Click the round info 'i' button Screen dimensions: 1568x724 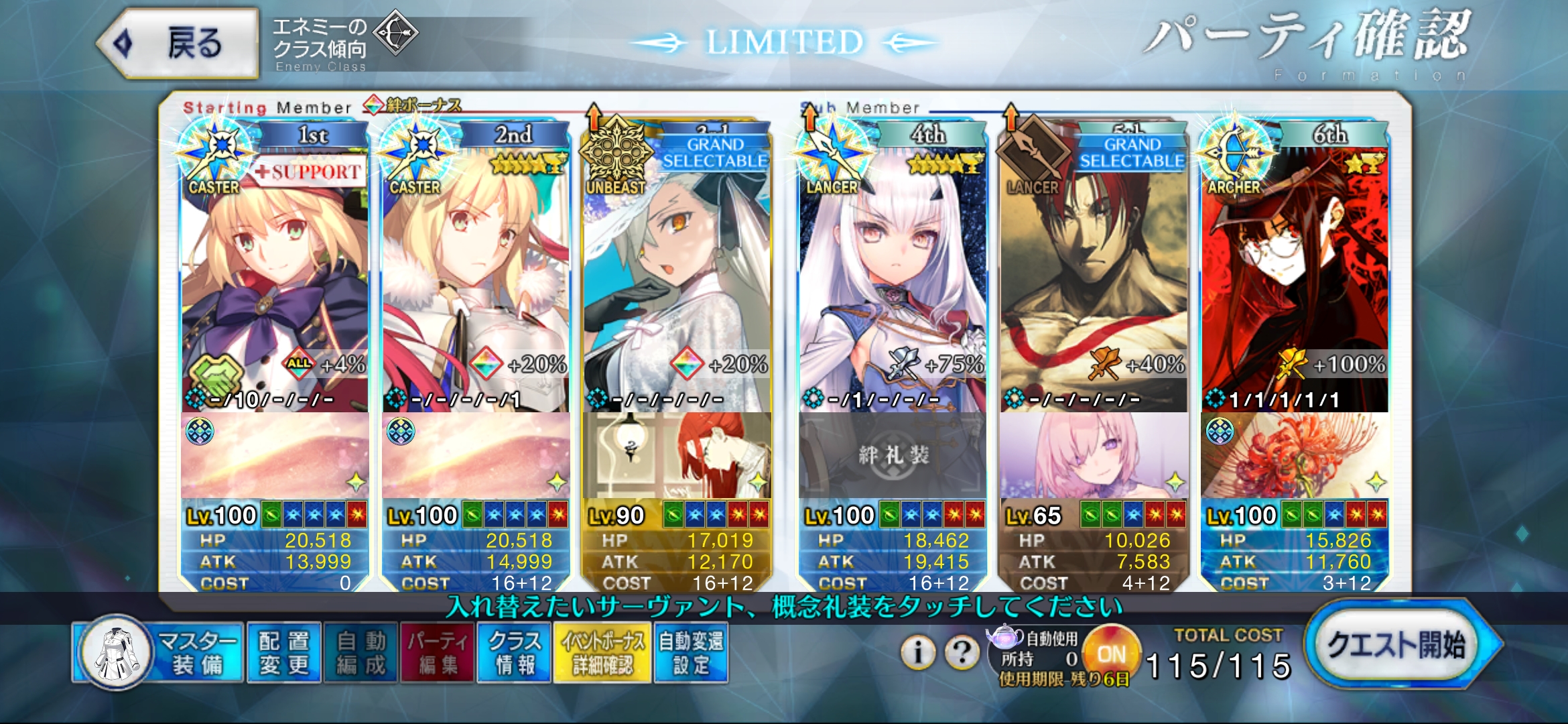(x=918, y=651)
